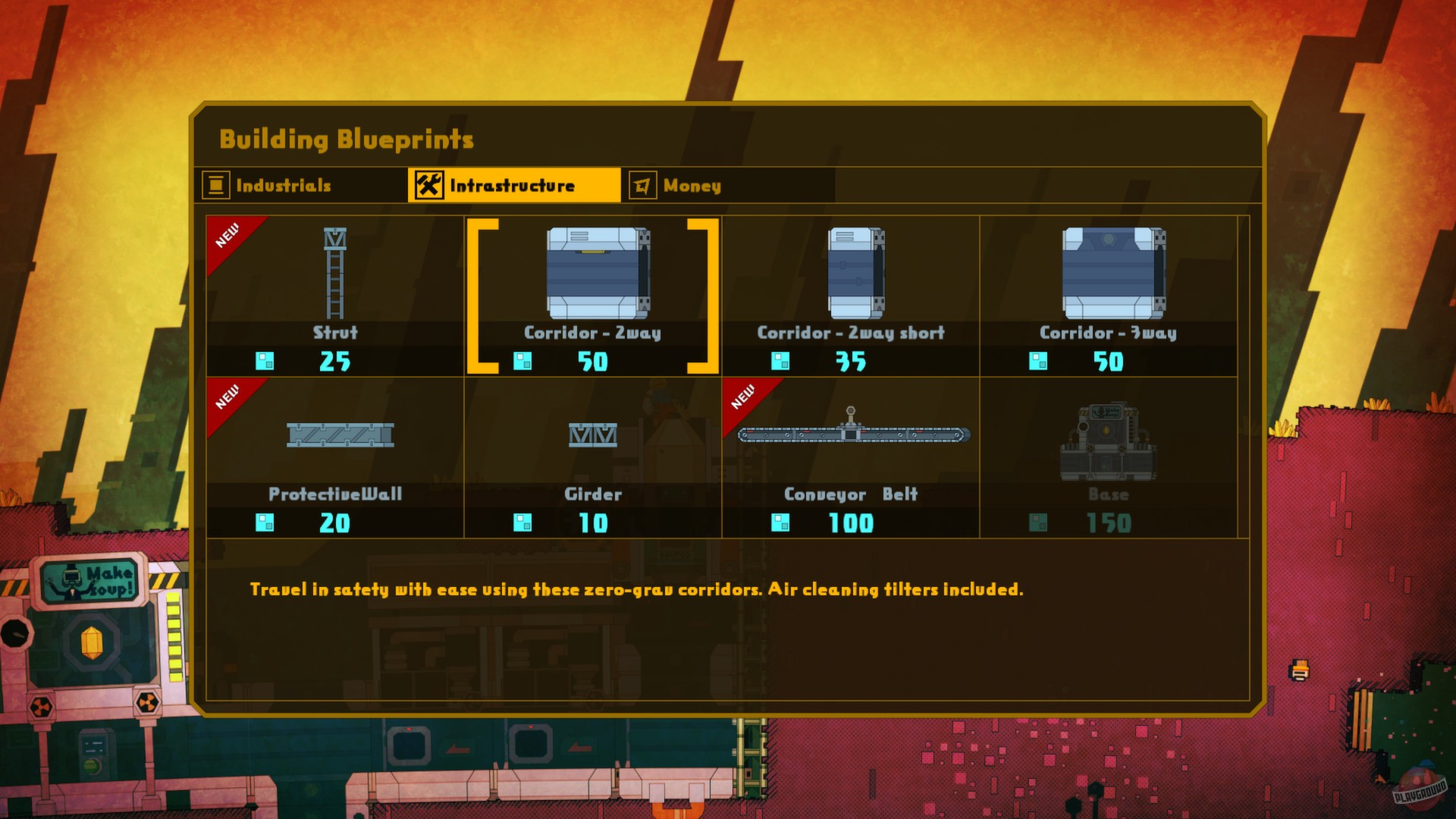Select the Girder blueprint icon
Image resolution: width=1456 pixels, height=819 pixels.
(593, 436)
